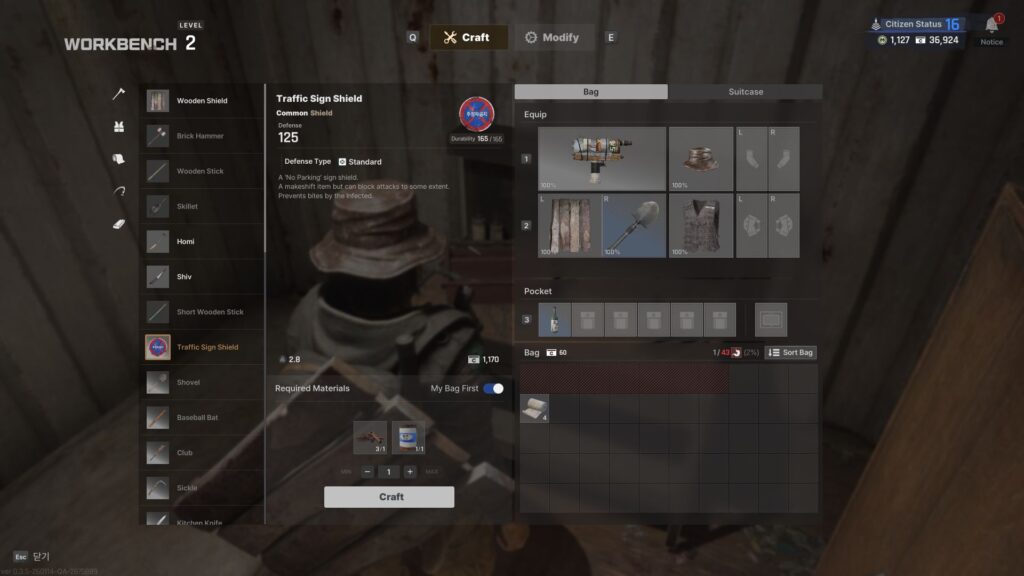Sort the bag contents
1024x576 pixels.
[791, 353]
